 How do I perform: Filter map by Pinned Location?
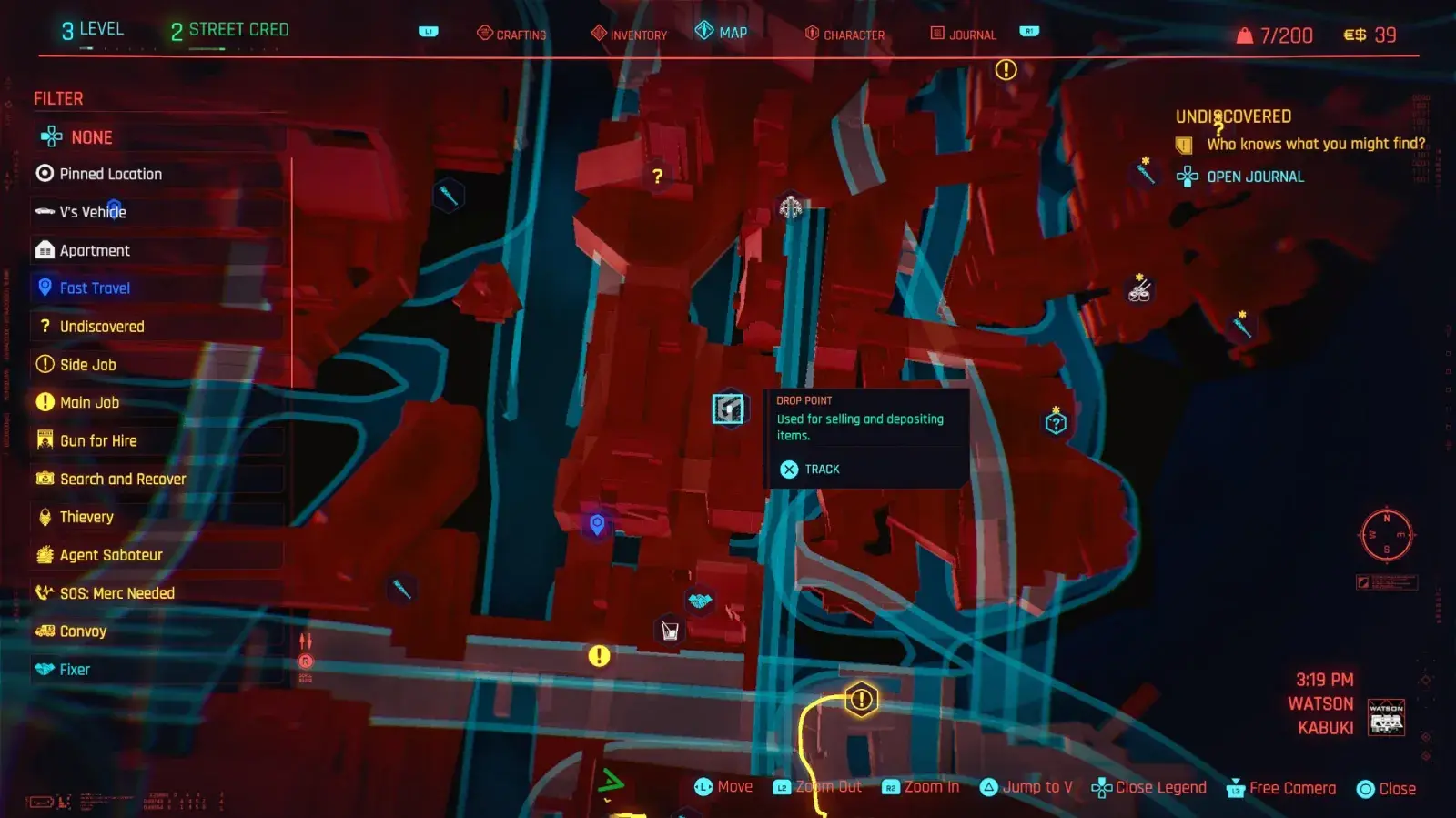110,174
